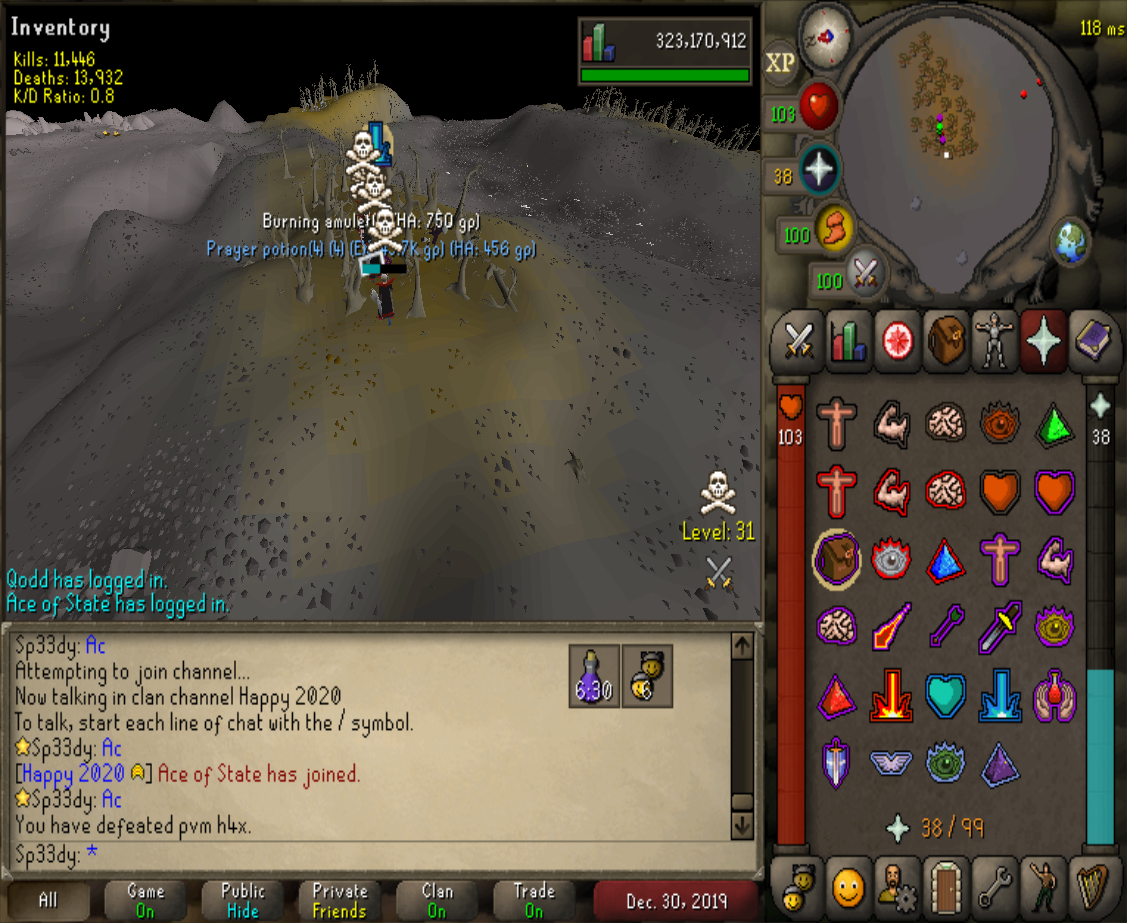
Task: Activate the Piety winged prayer
Action: click(891, 763)
